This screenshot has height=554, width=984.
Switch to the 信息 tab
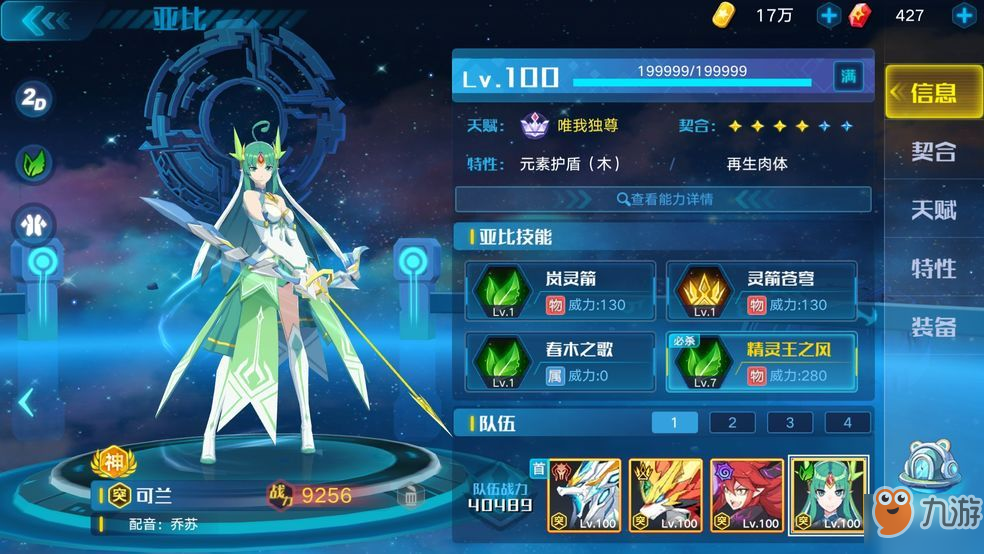click(934, 93)
